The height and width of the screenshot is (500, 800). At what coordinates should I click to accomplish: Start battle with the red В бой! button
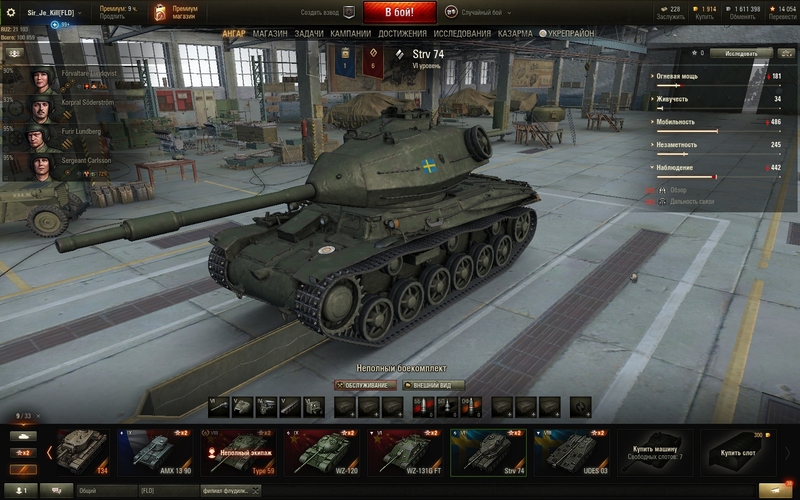[399, 13]
